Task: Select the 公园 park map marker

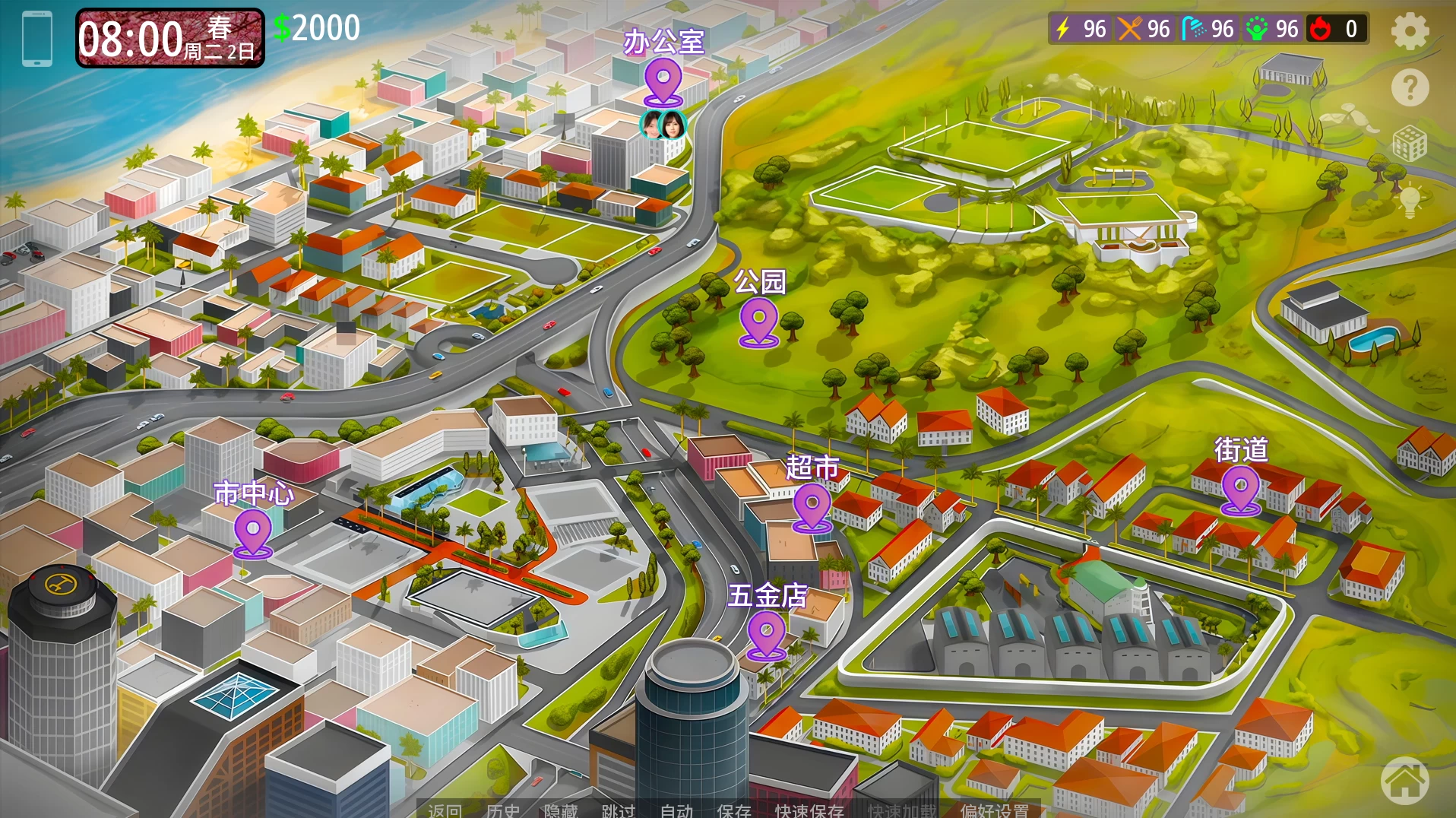Action: 758,321
